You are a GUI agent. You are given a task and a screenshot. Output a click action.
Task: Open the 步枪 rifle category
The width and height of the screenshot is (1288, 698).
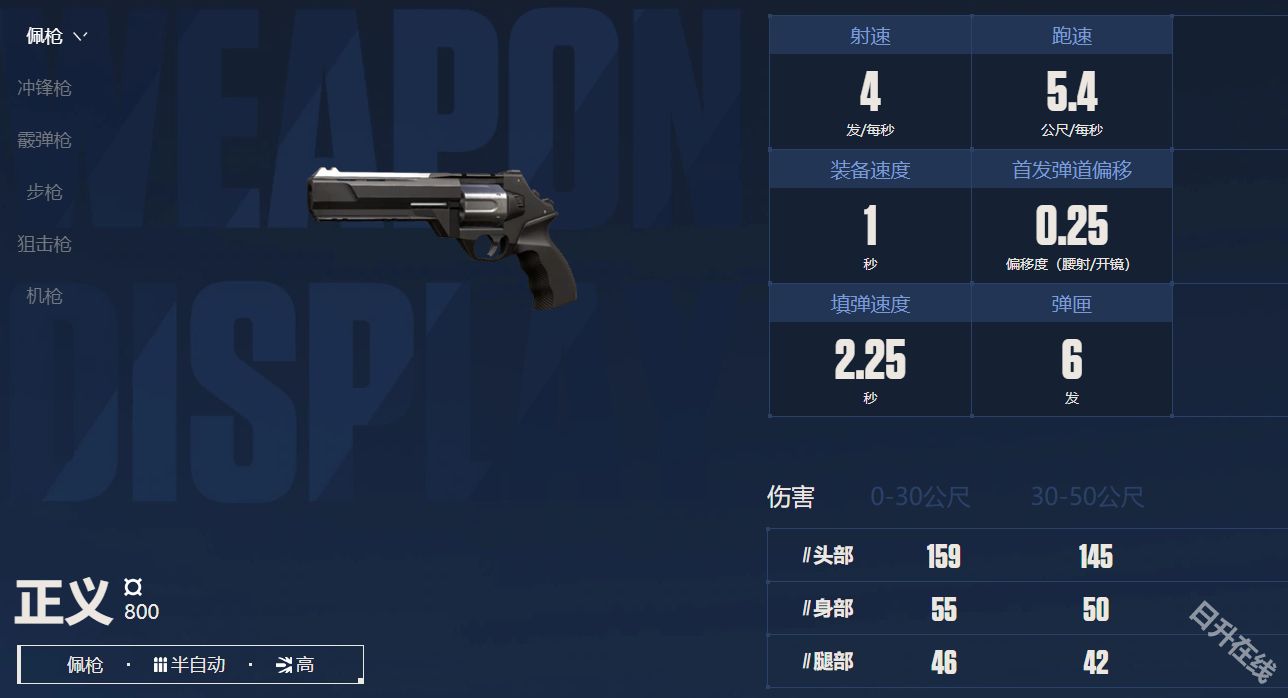(44, 192)
